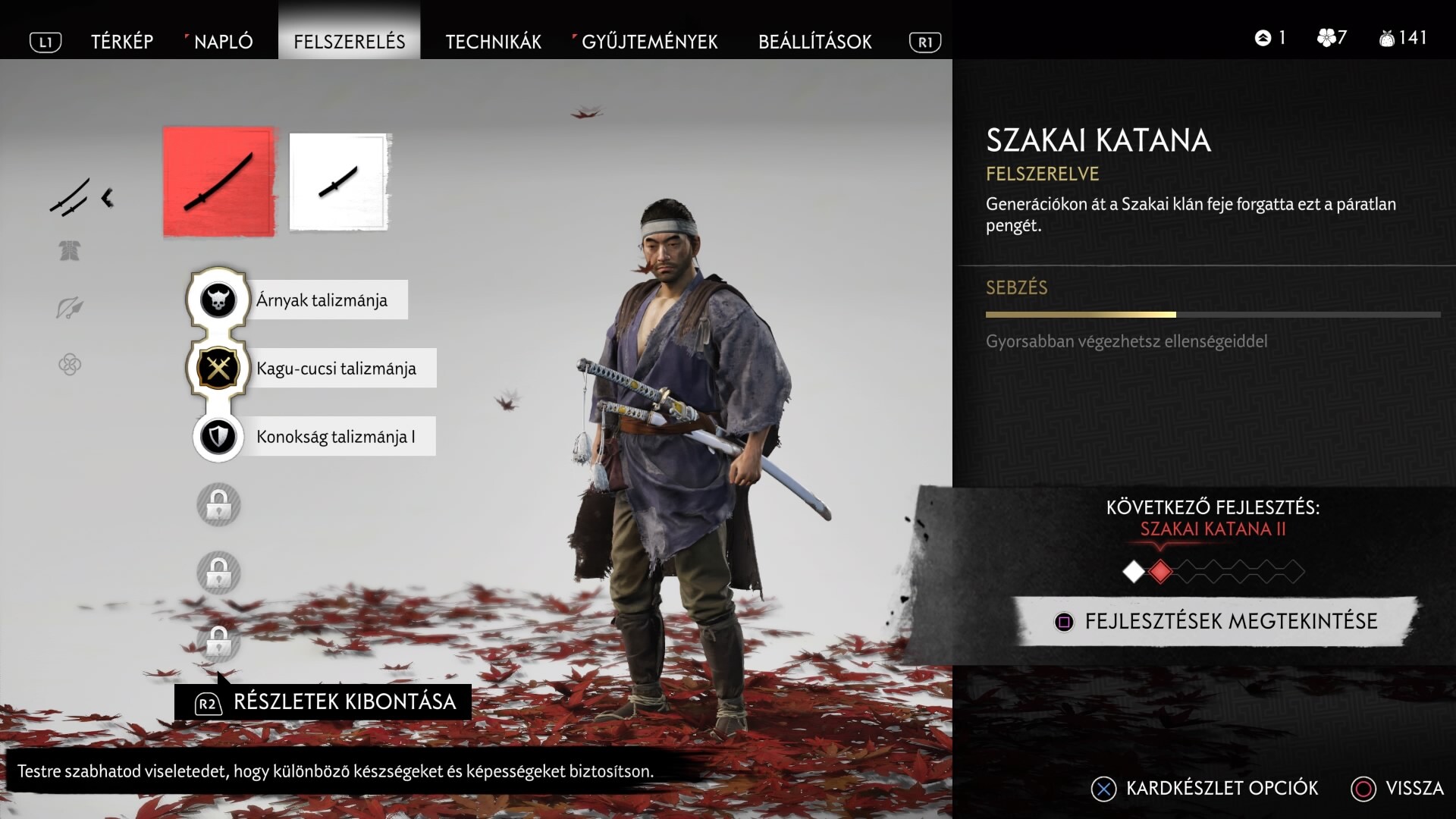This screenshot has height=819, width=1456.
Task: Open the Térkép map tab
Action: pyautogui.click(x=122, y=42)
